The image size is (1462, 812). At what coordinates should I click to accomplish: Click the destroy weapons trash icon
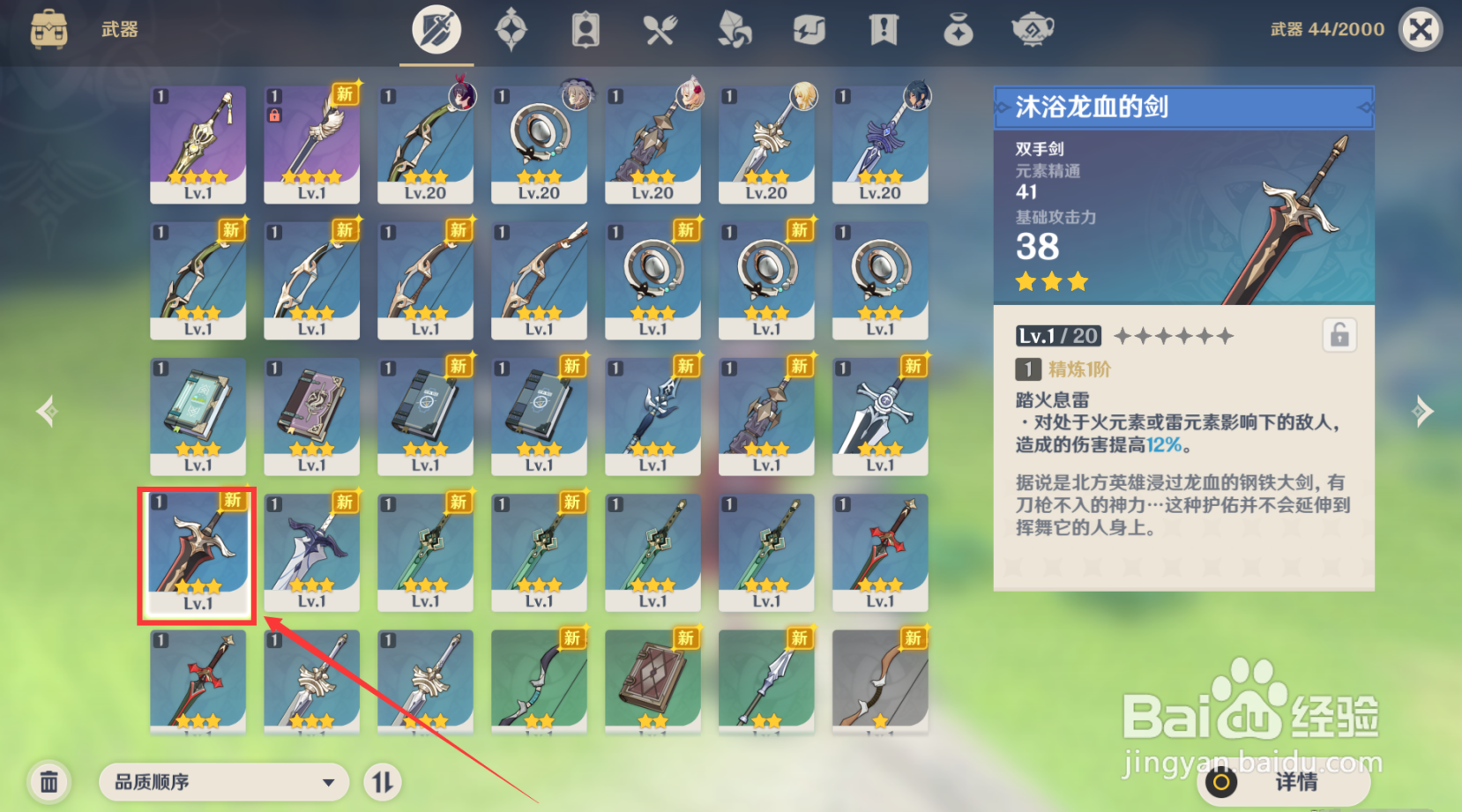[x=48, y=781]
